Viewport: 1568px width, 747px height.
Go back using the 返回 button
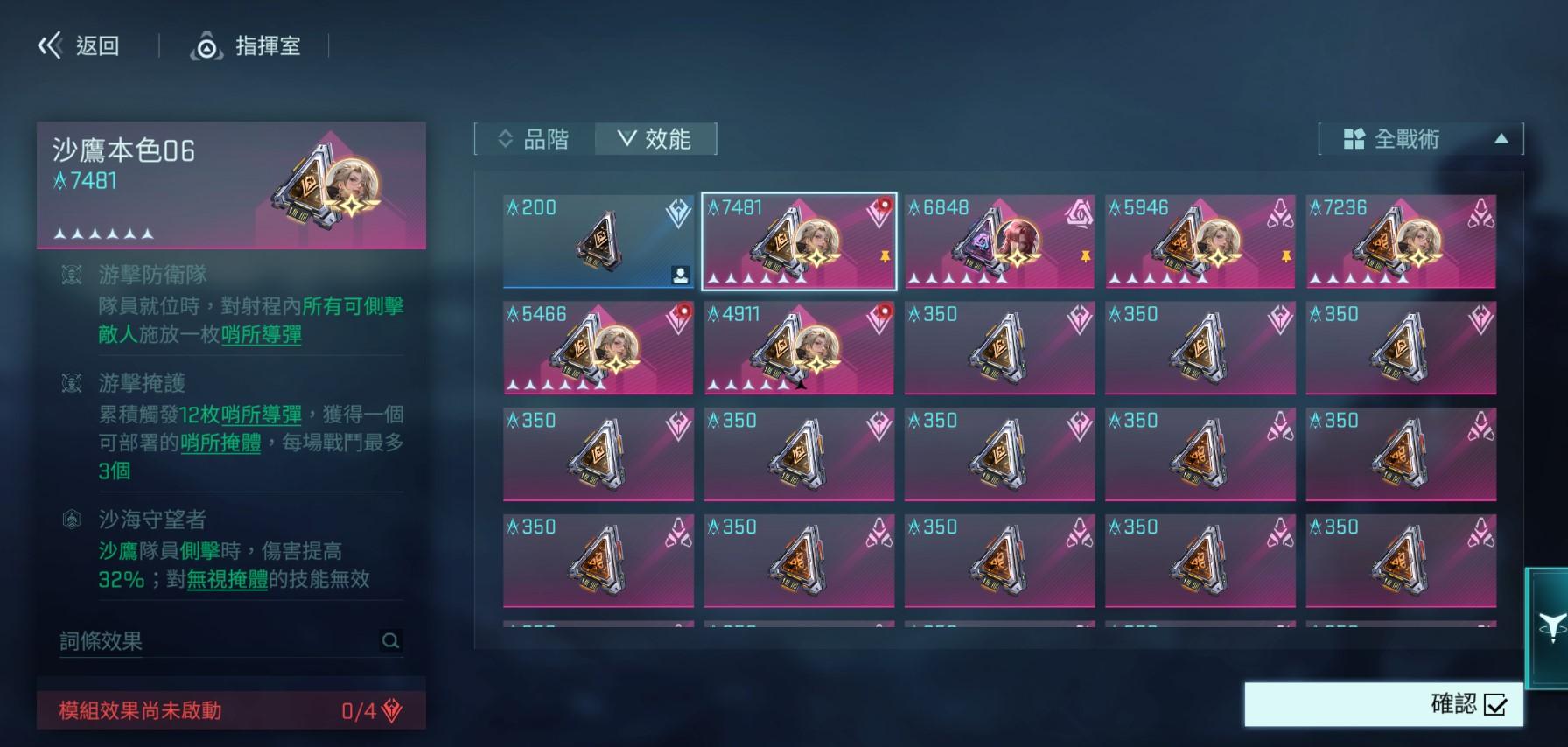coord(79,45)
